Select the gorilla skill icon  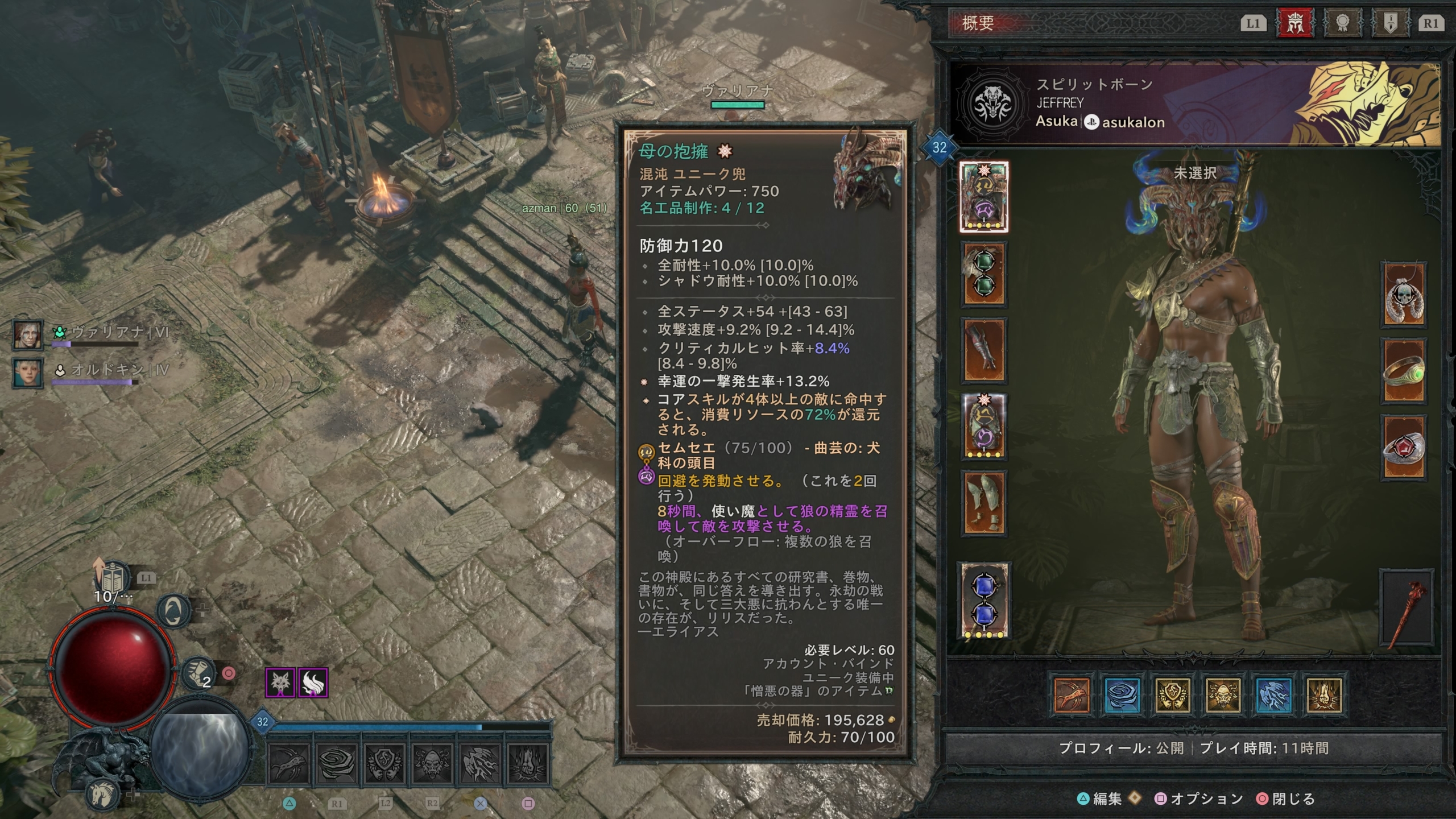pos(1222,694)
